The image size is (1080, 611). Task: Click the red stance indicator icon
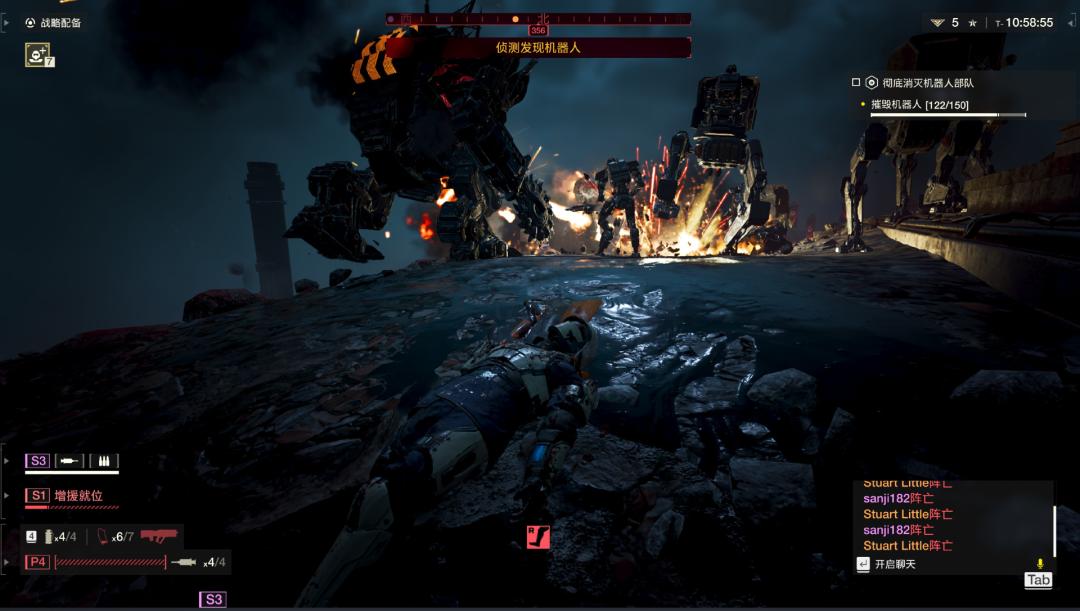(538, 538)
